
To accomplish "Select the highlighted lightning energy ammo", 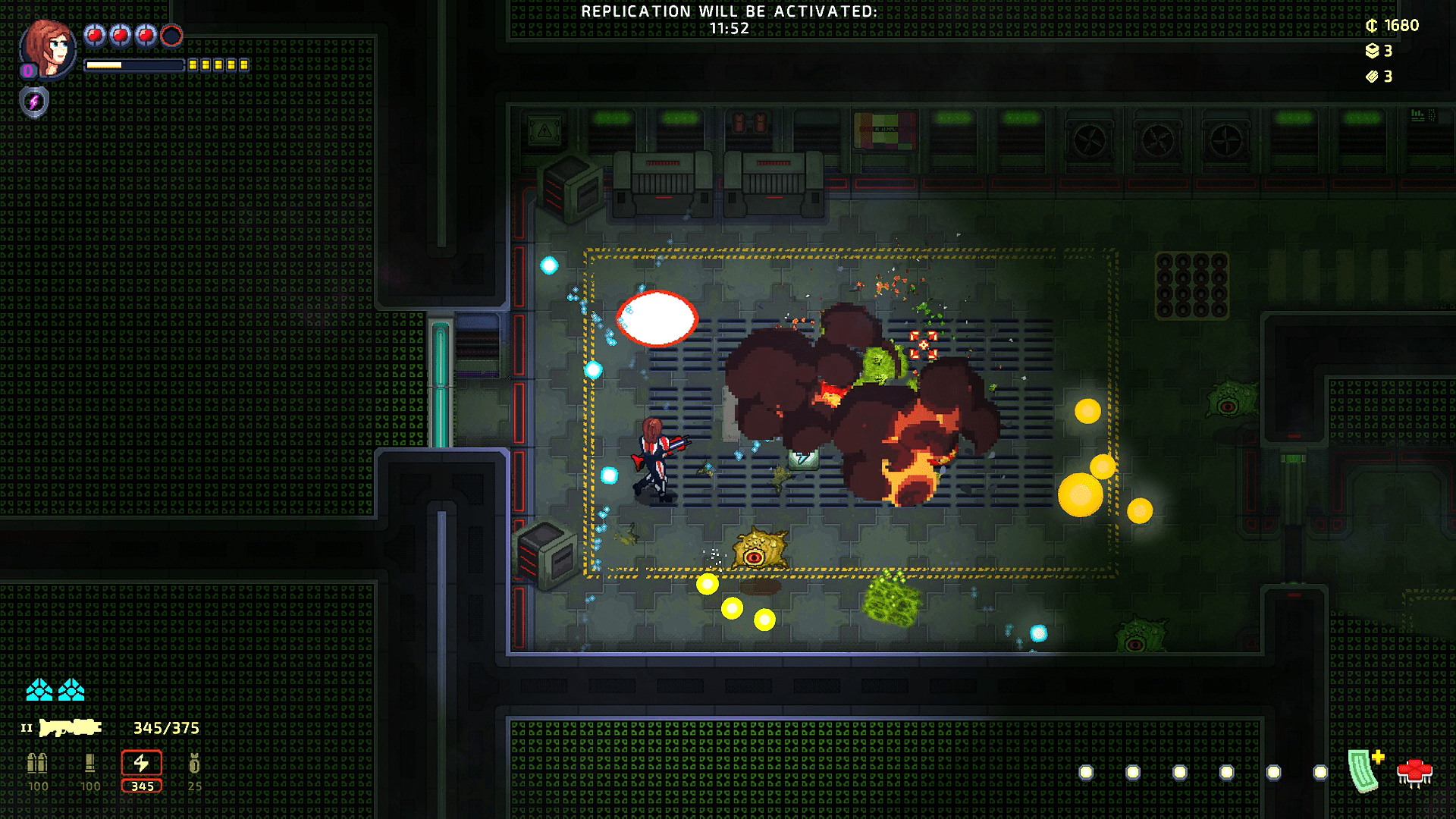I will (142, 764).
